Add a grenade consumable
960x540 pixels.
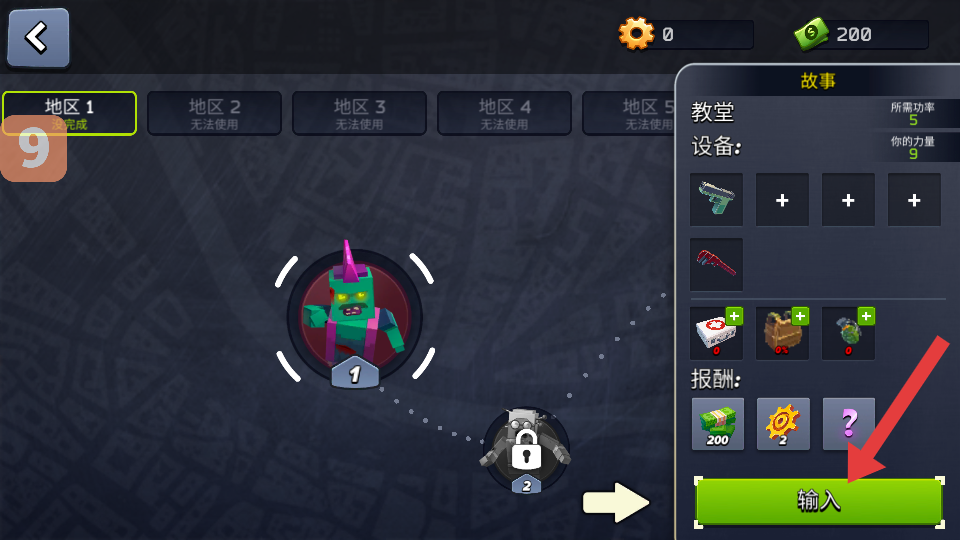tap(848, 333)
